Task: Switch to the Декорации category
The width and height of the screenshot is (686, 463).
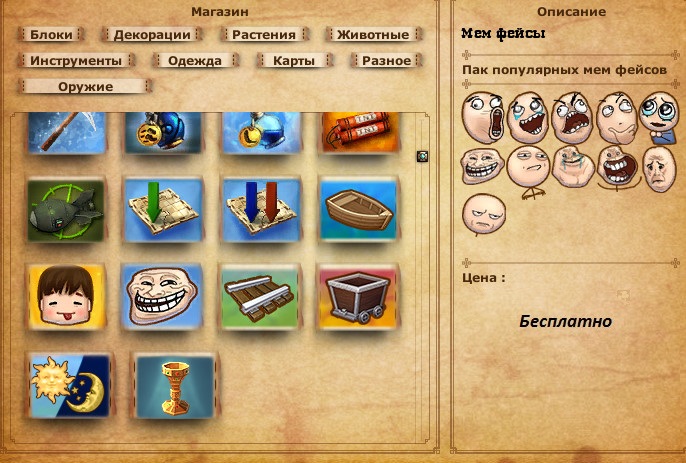Action: point(152,34)
